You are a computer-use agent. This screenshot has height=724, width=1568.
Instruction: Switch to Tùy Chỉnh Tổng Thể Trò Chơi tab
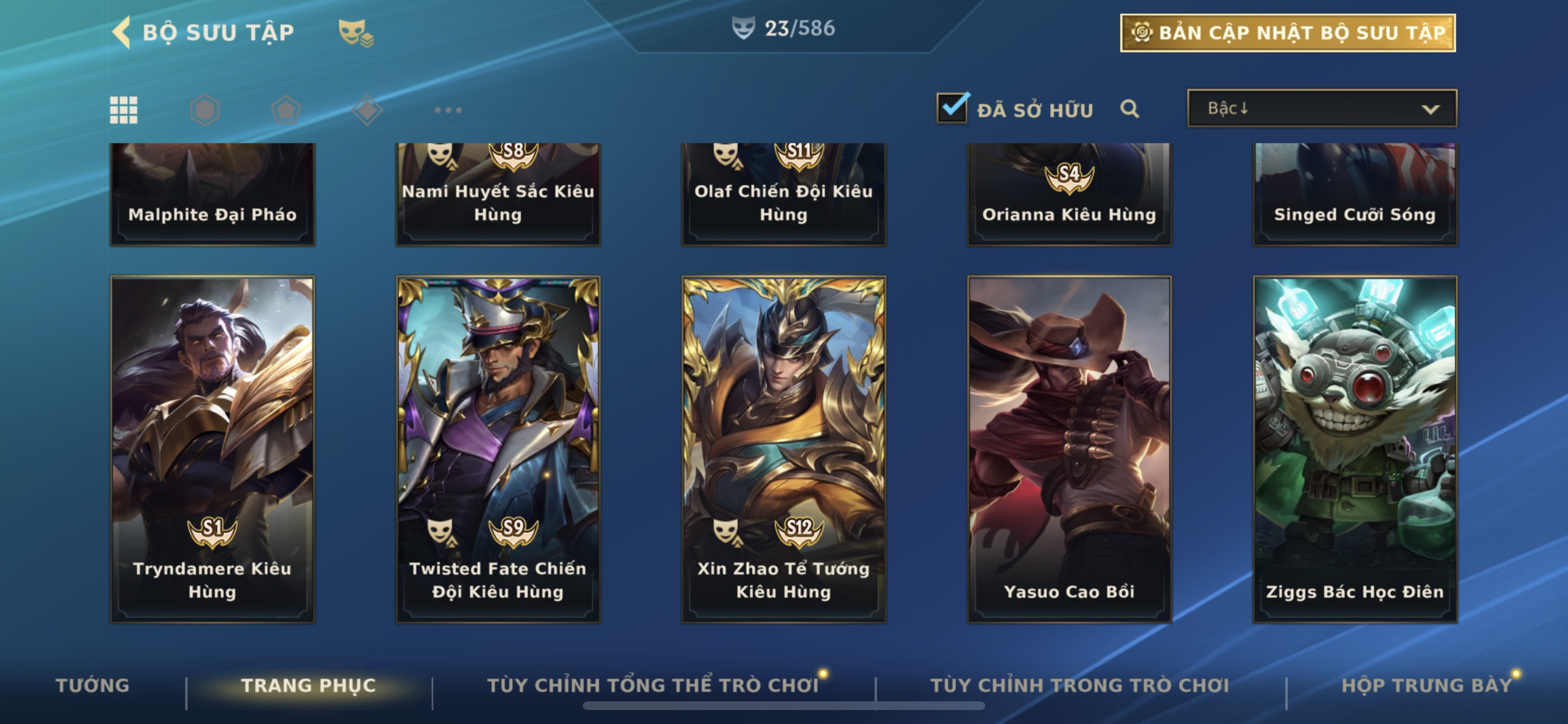pyautogui.click(x=653, y=686)
